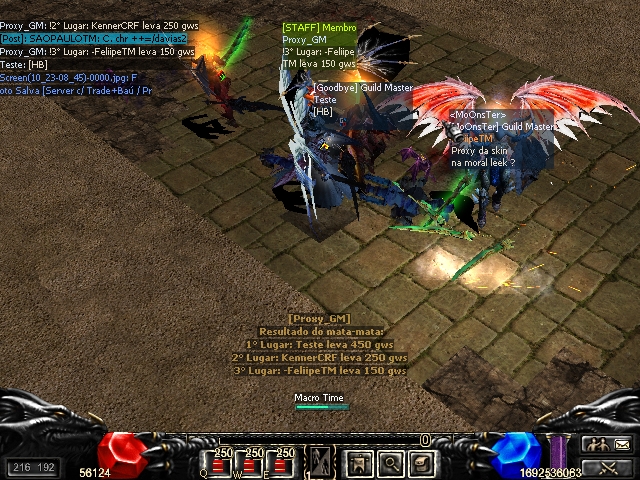The width and height of the screenshot is (640, 480).
Task: Open the inventory bag button
Action: click(x=422, y=462)
